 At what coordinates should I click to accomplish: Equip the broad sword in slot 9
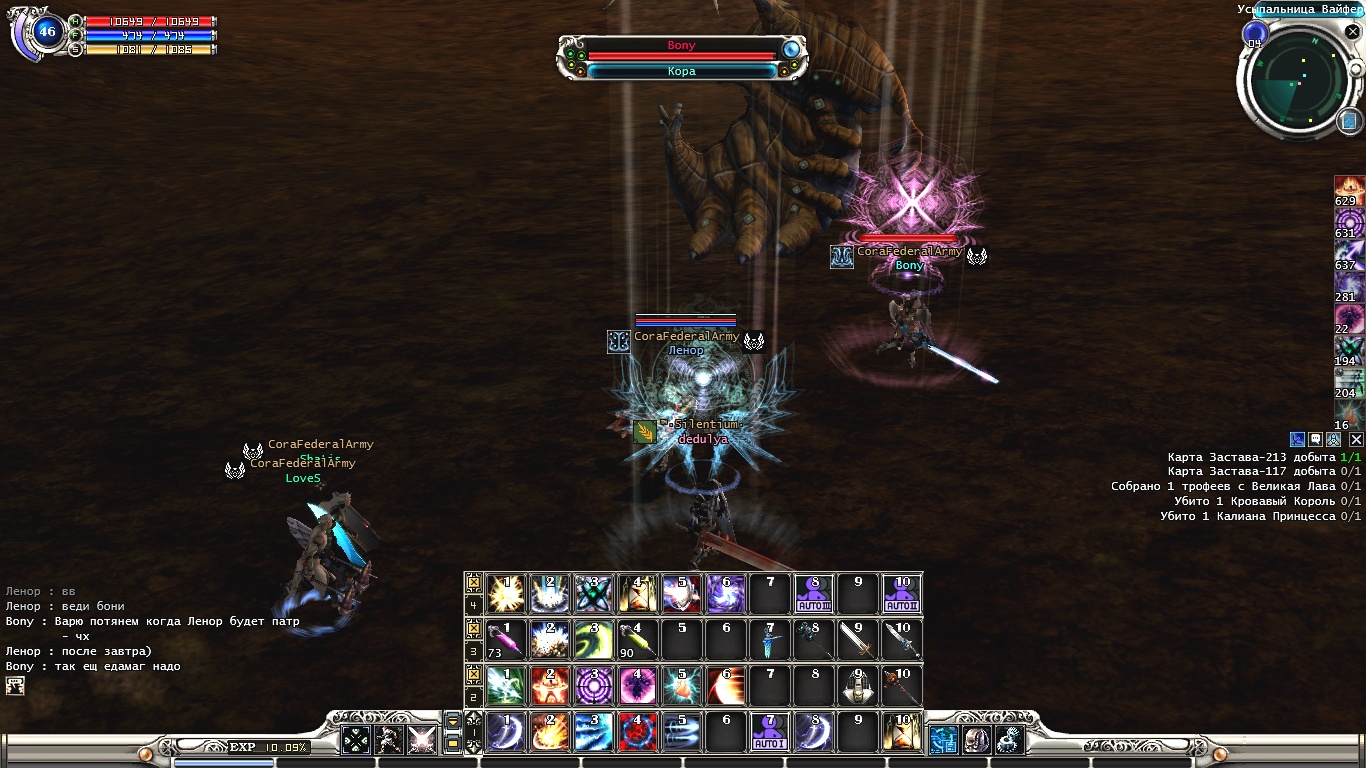click(x=856, y=640)
